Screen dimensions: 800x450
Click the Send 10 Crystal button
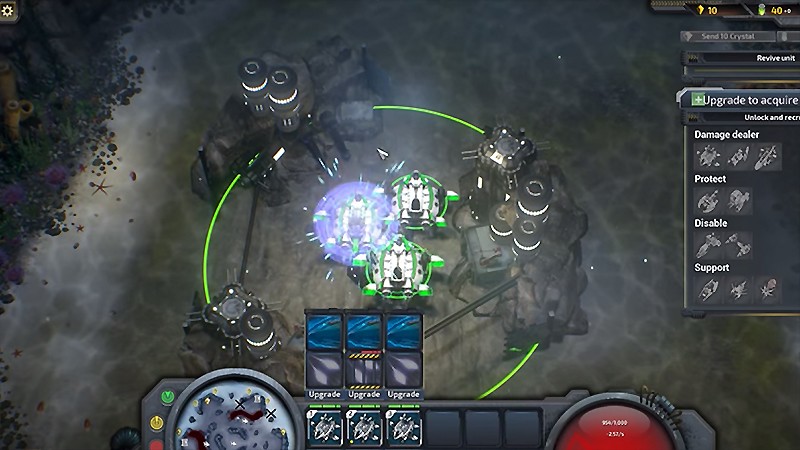pyautogui.click(x=727, y=36)
